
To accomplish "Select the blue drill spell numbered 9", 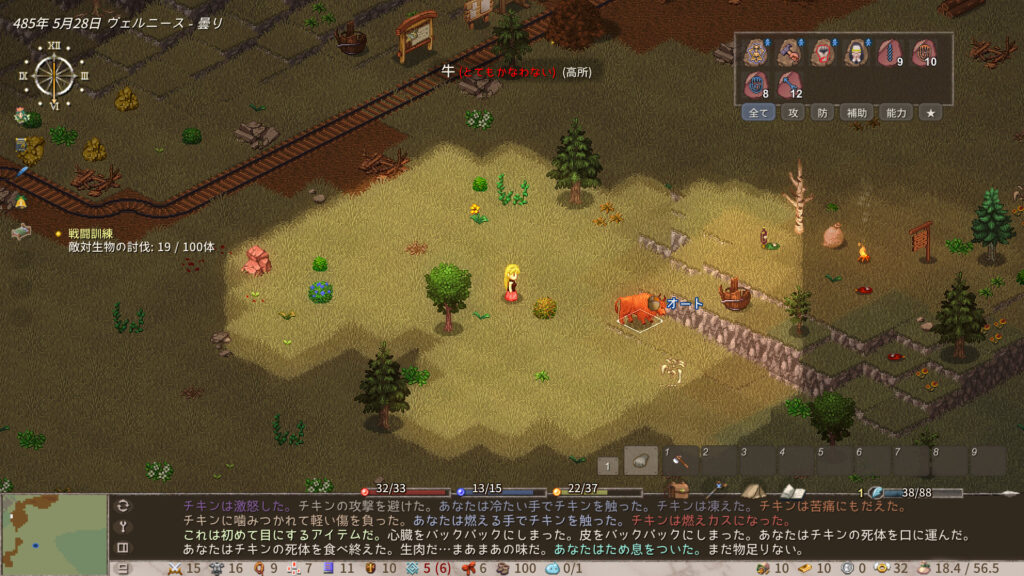I will pos(889,52).
